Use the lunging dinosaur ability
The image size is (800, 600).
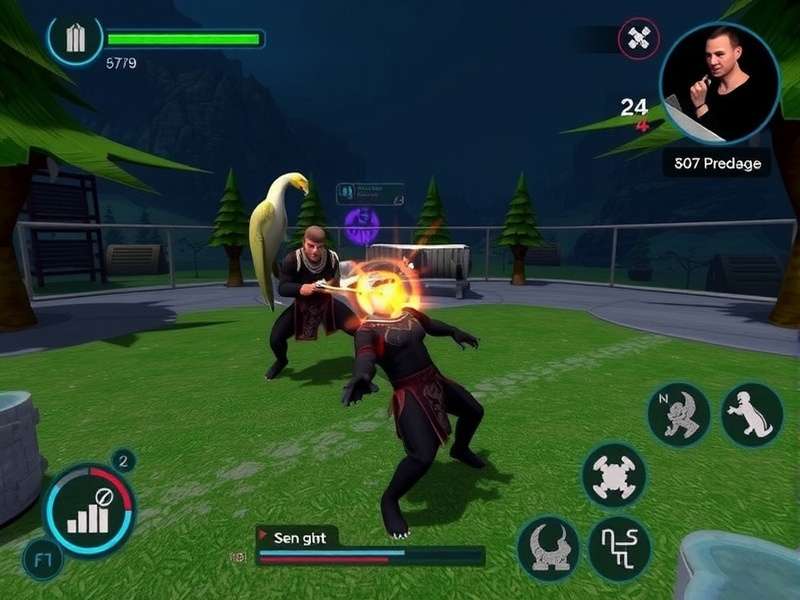pyautogui.click(x=752, y=414)
